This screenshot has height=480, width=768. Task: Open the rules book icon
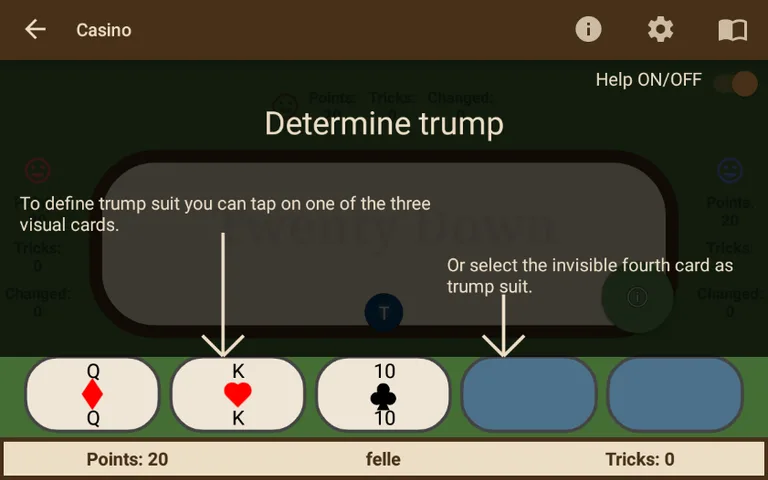(x=733, y=30)
